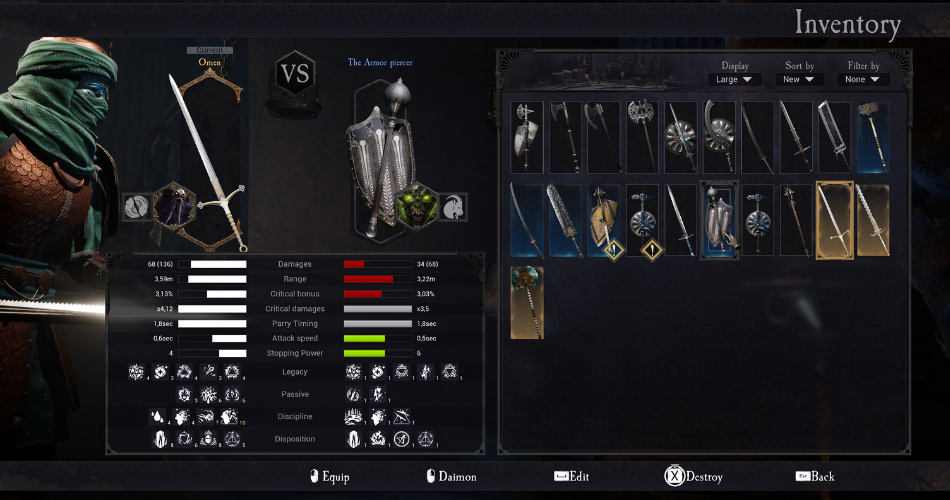Click the green demon daimon portrait
Image resolution: width=950 pixels, height=500 pixels.
pyautogui.click(x=414, y=206)
